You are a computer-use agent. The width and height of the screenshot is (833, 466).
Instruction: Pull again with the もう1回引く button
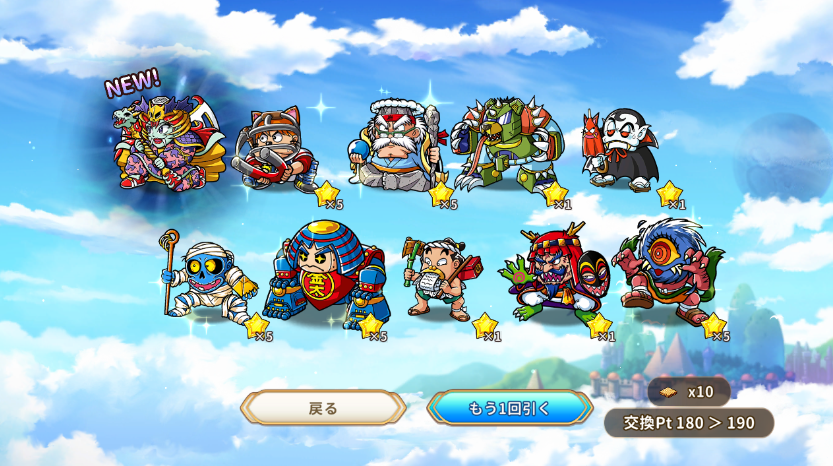pos(509,408)
